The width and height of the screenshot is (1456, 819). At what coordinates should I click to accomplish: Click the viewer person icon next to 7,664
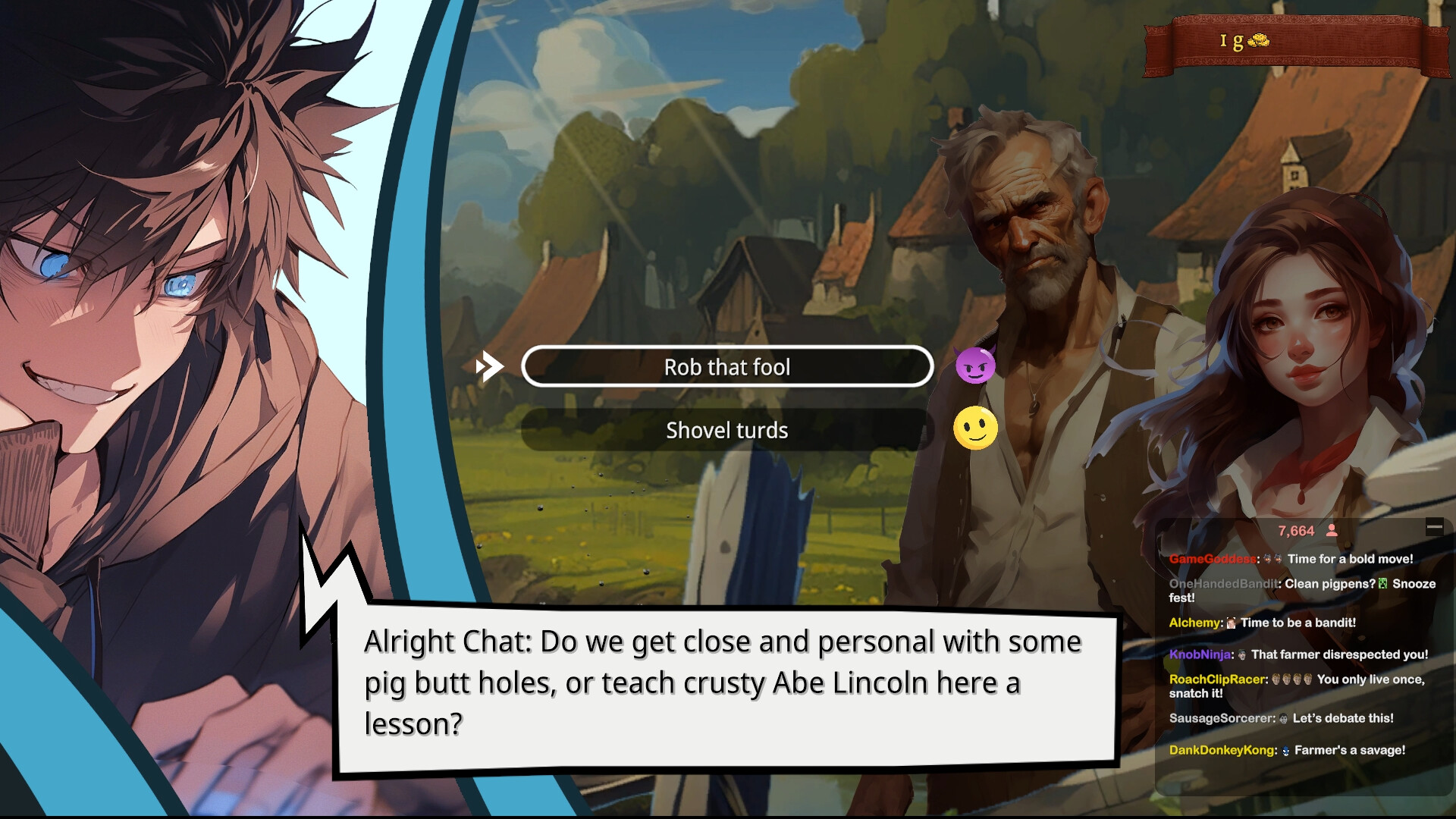[1331, 532]
